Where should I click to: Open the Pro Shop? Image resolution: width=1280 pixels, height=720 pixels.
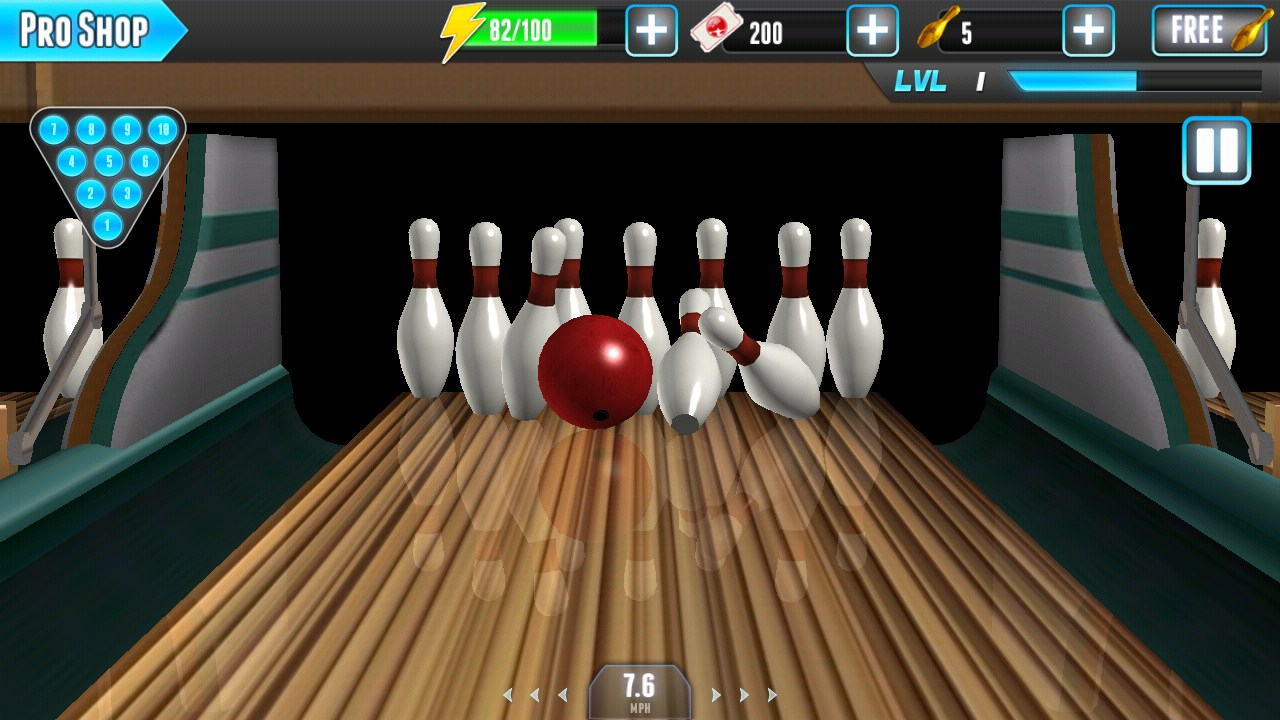point(88,31)
